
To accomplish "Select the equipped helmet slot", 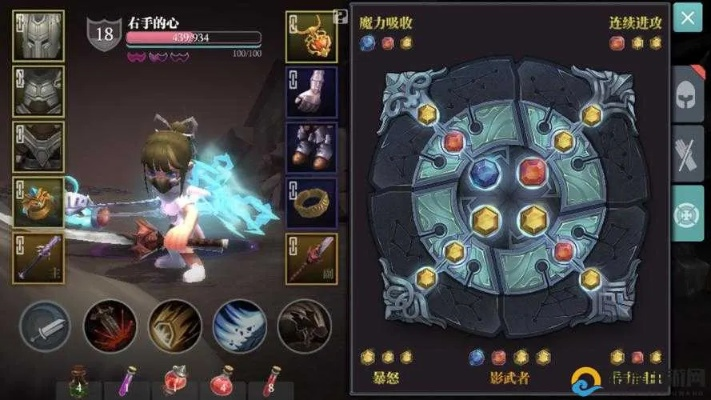I will point(38,36).
